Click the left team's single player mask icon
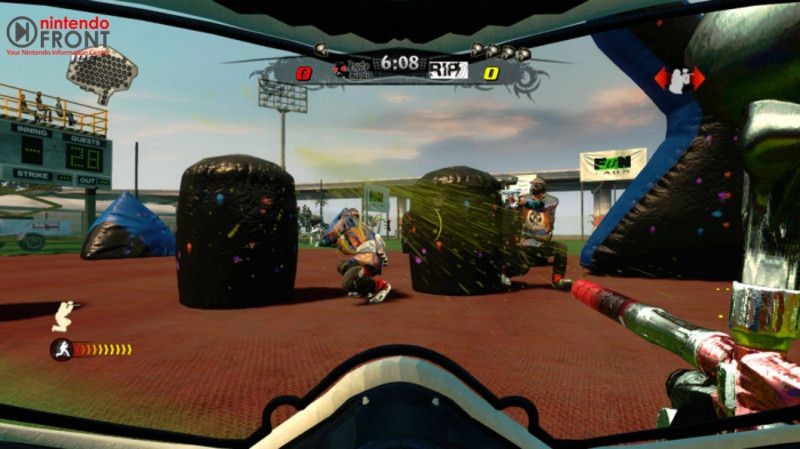 pyautogui.click(x=321, y=49)
